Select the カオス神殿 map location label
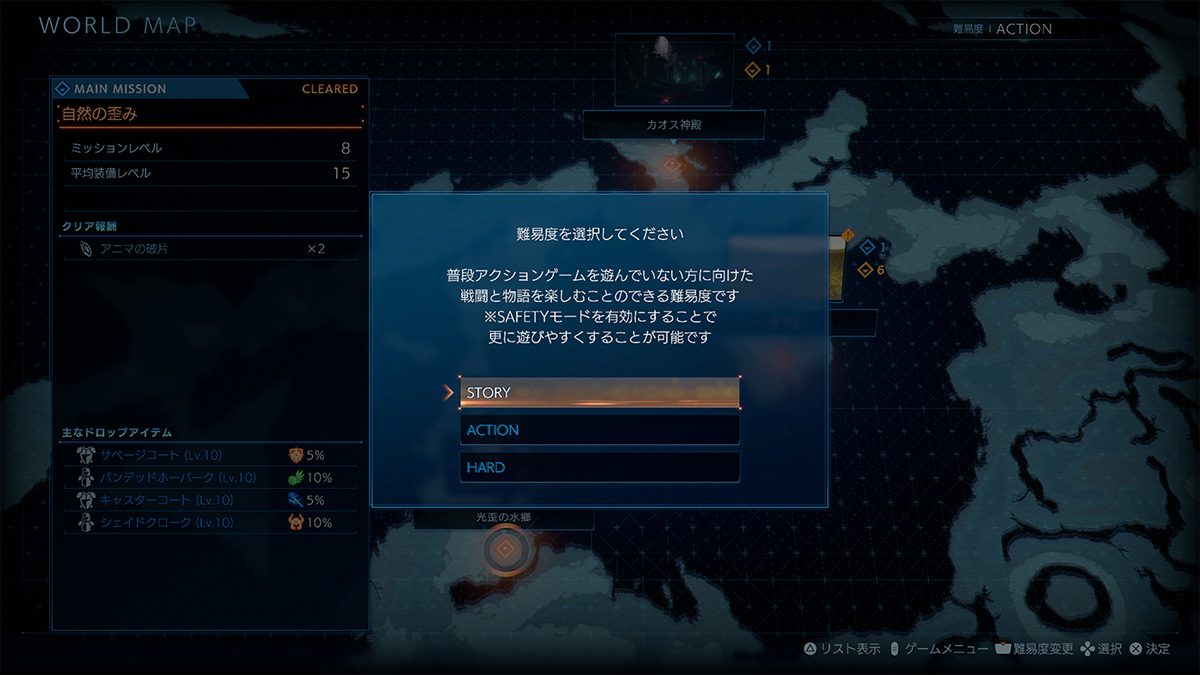Viewport: 1200px width, 675px height. 673,125
